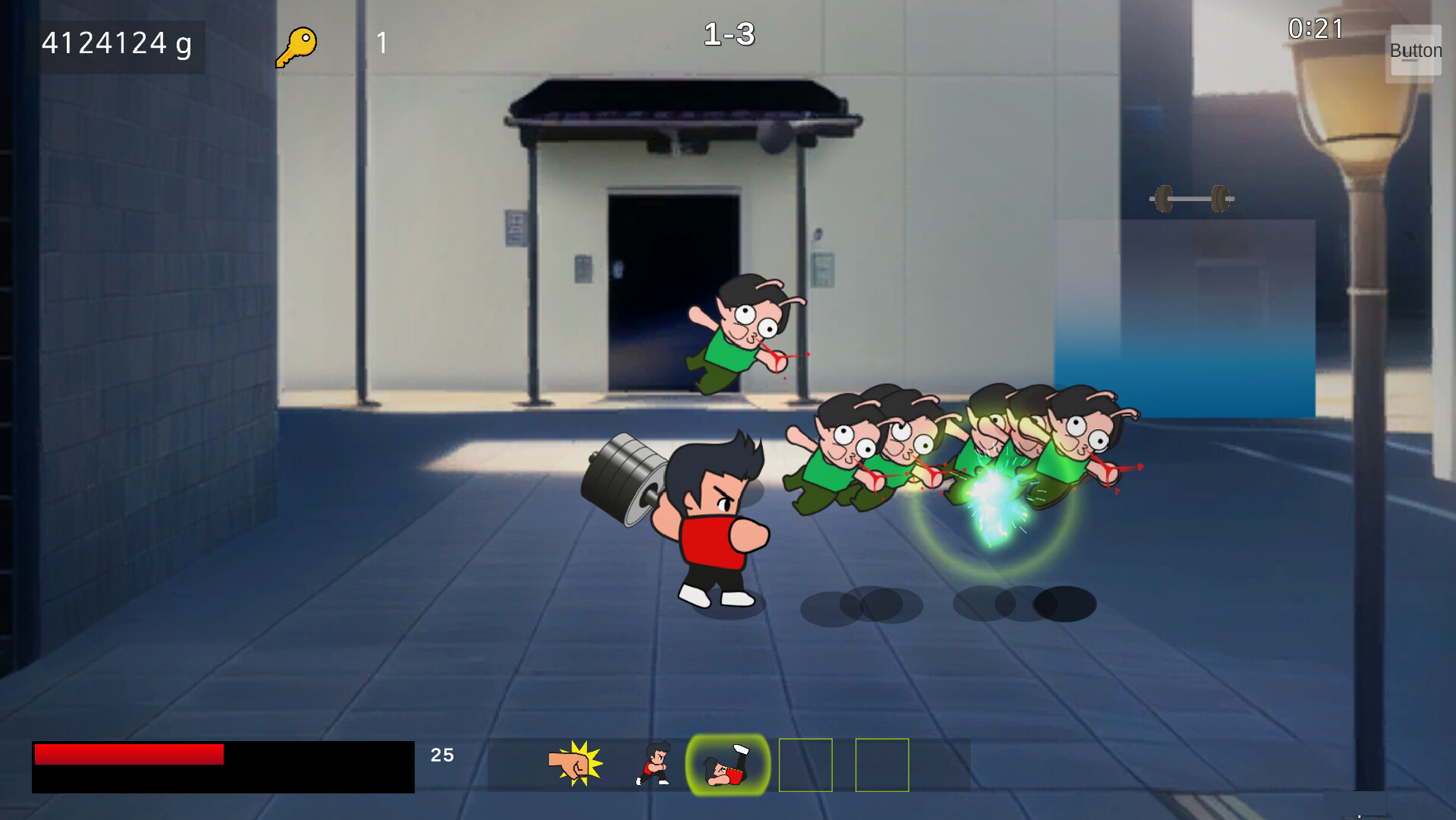Viewport: 1456px width, 820px height.
Task: Click the Button in the top-right corner
Action: [1415, 51]
